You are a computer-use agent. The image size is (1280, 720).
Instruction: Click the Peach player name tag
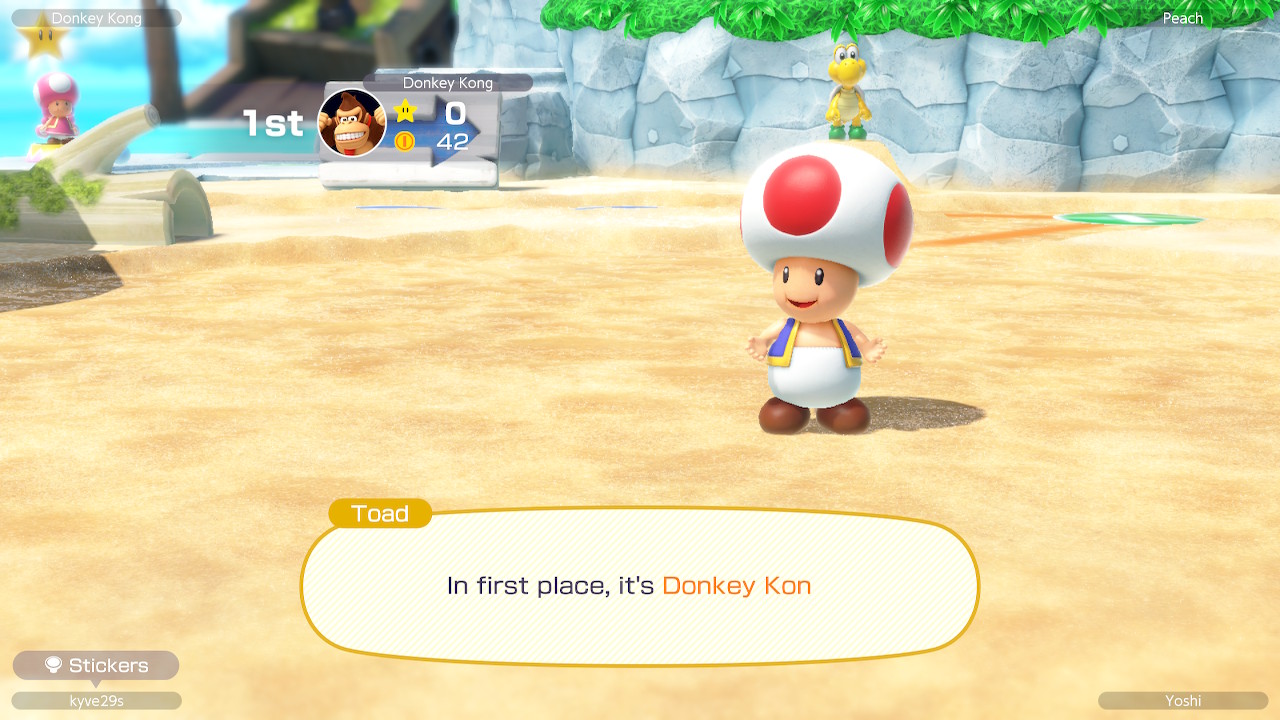click(x=1182, y=18)
